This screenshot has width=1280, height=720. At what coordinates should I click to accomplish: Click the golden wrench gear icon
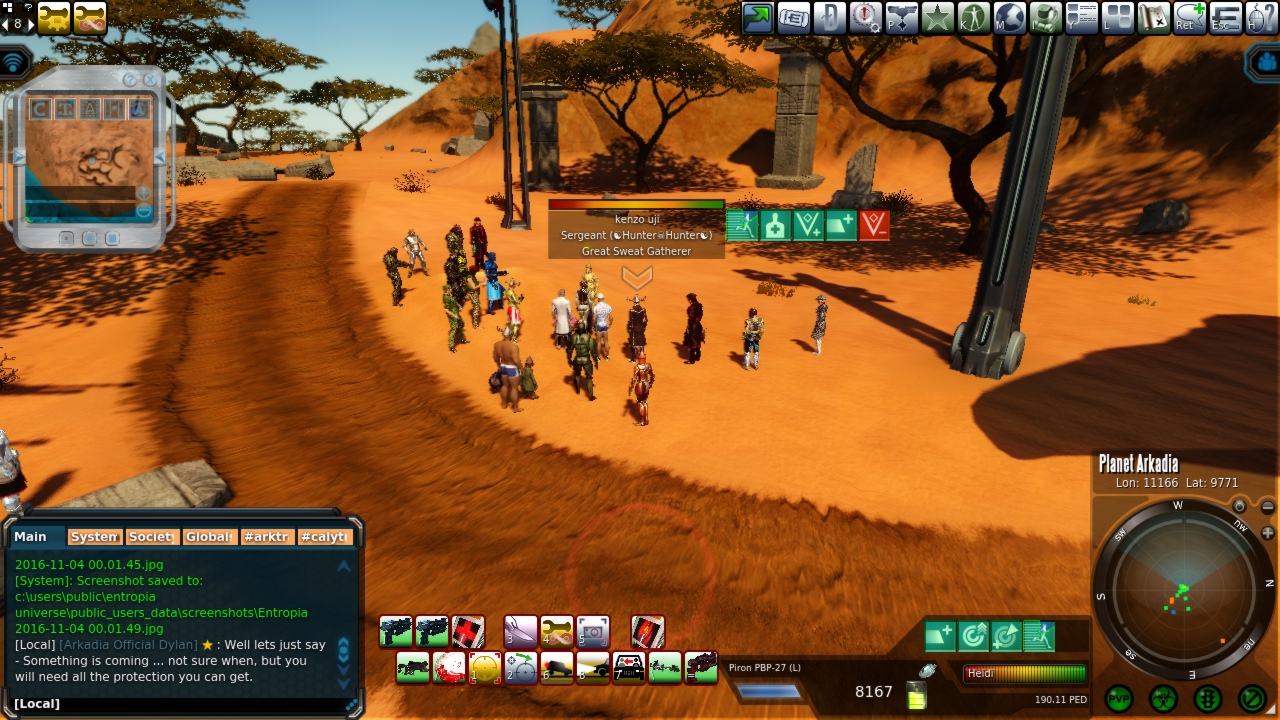[x=53, y=17]
